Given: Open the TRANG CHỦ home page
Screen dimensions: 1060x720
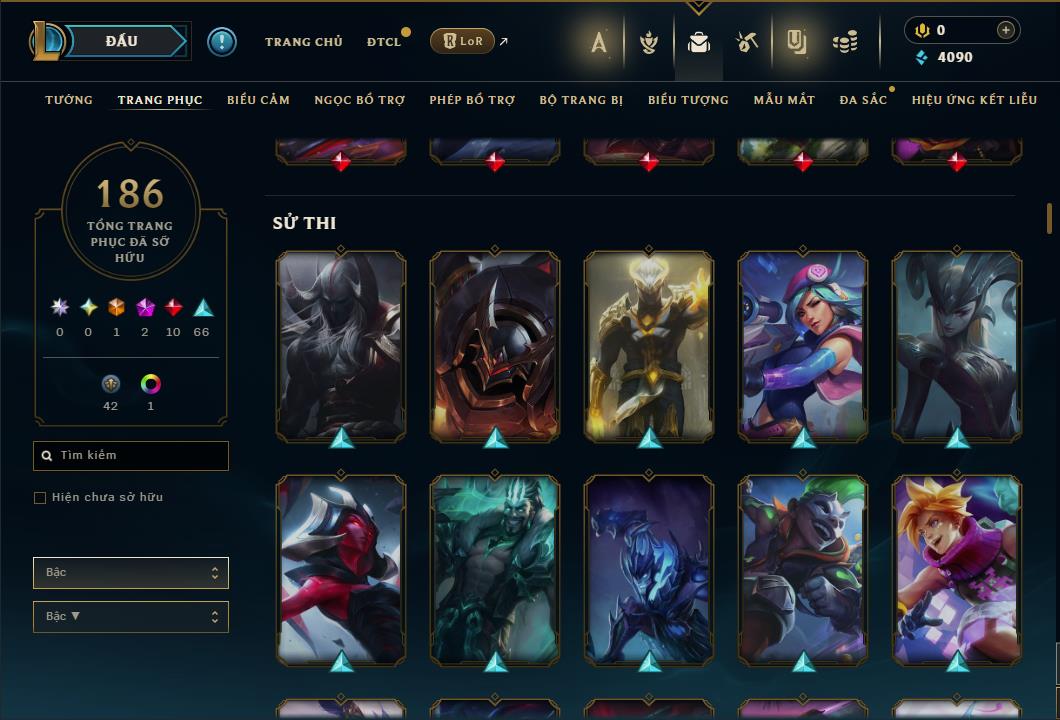Looking at the screenshot, I should 303,42.
